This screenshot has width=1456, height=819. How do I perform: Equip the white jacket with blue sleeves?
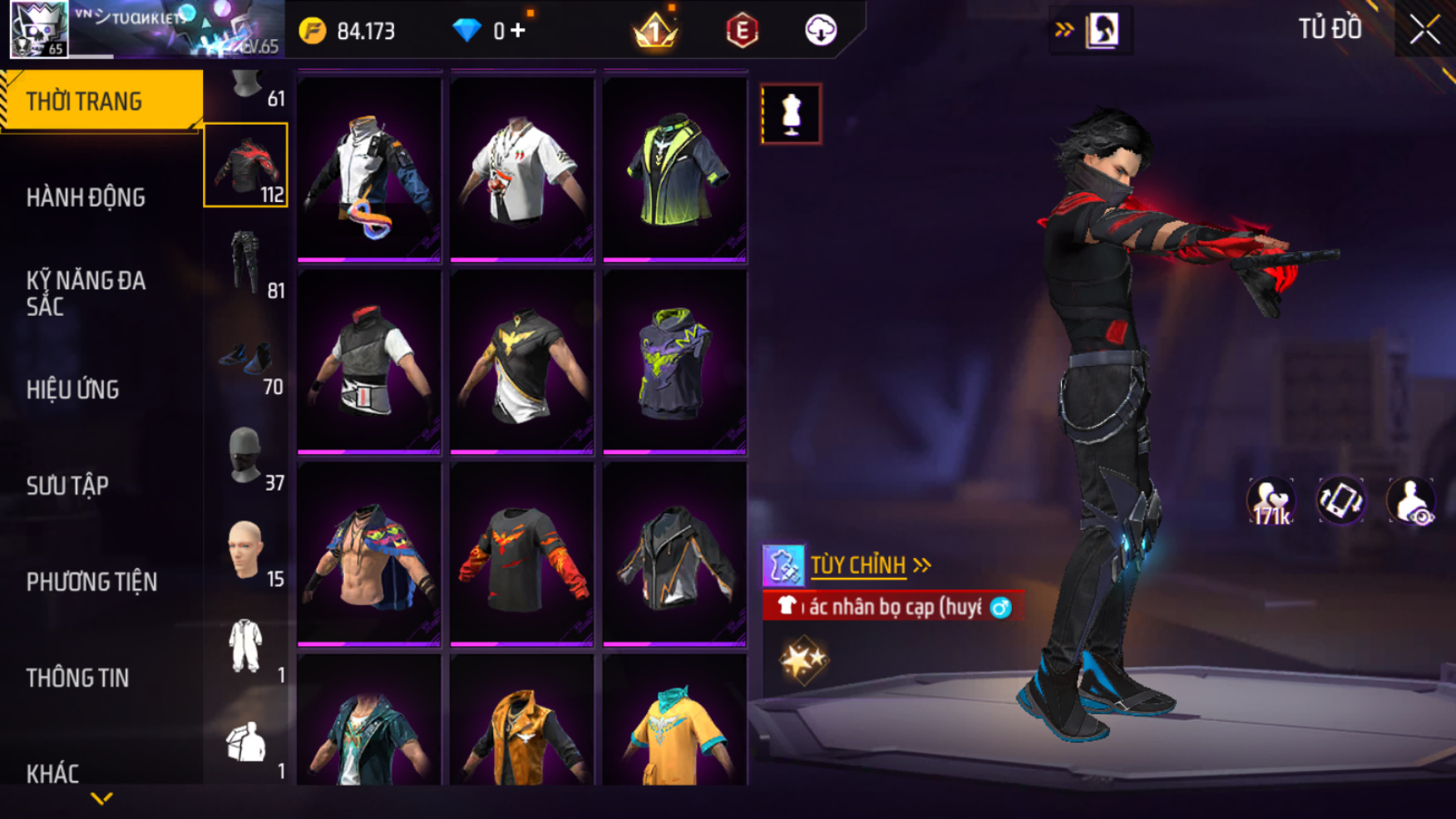pos(369,170)
